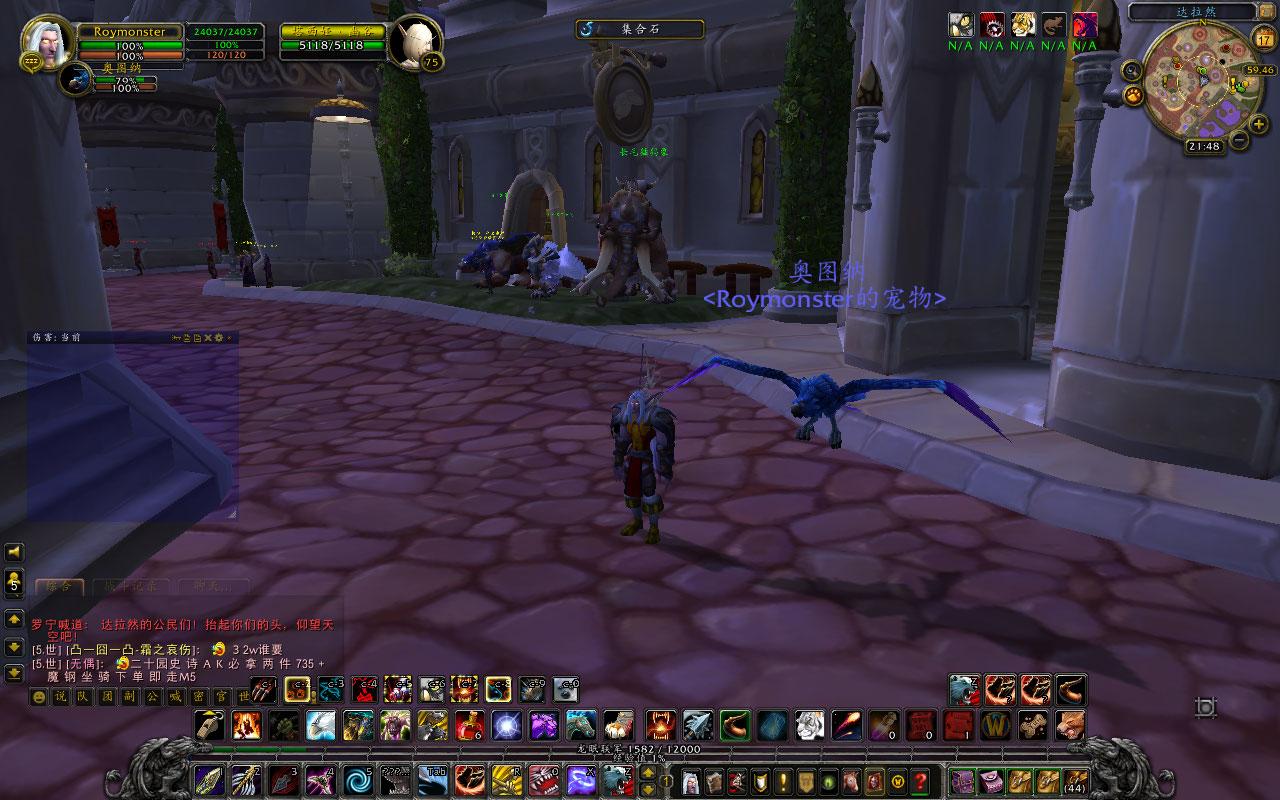This screenshot has width=1280, height=800.
Task: Activate the blue swirl ability on key 5
Action: [x=357, y=779]
